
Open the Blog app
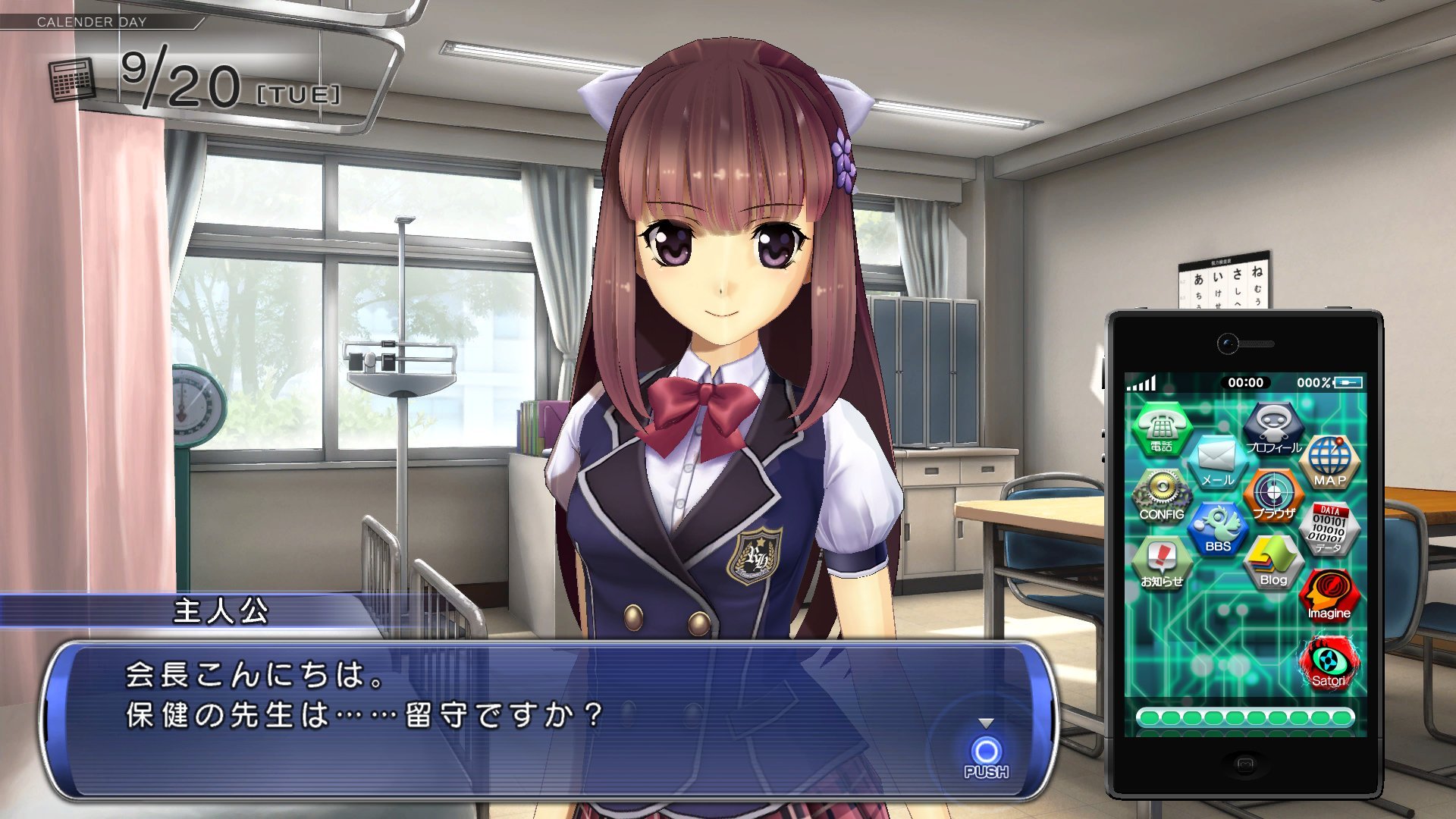coord(1273,562)
